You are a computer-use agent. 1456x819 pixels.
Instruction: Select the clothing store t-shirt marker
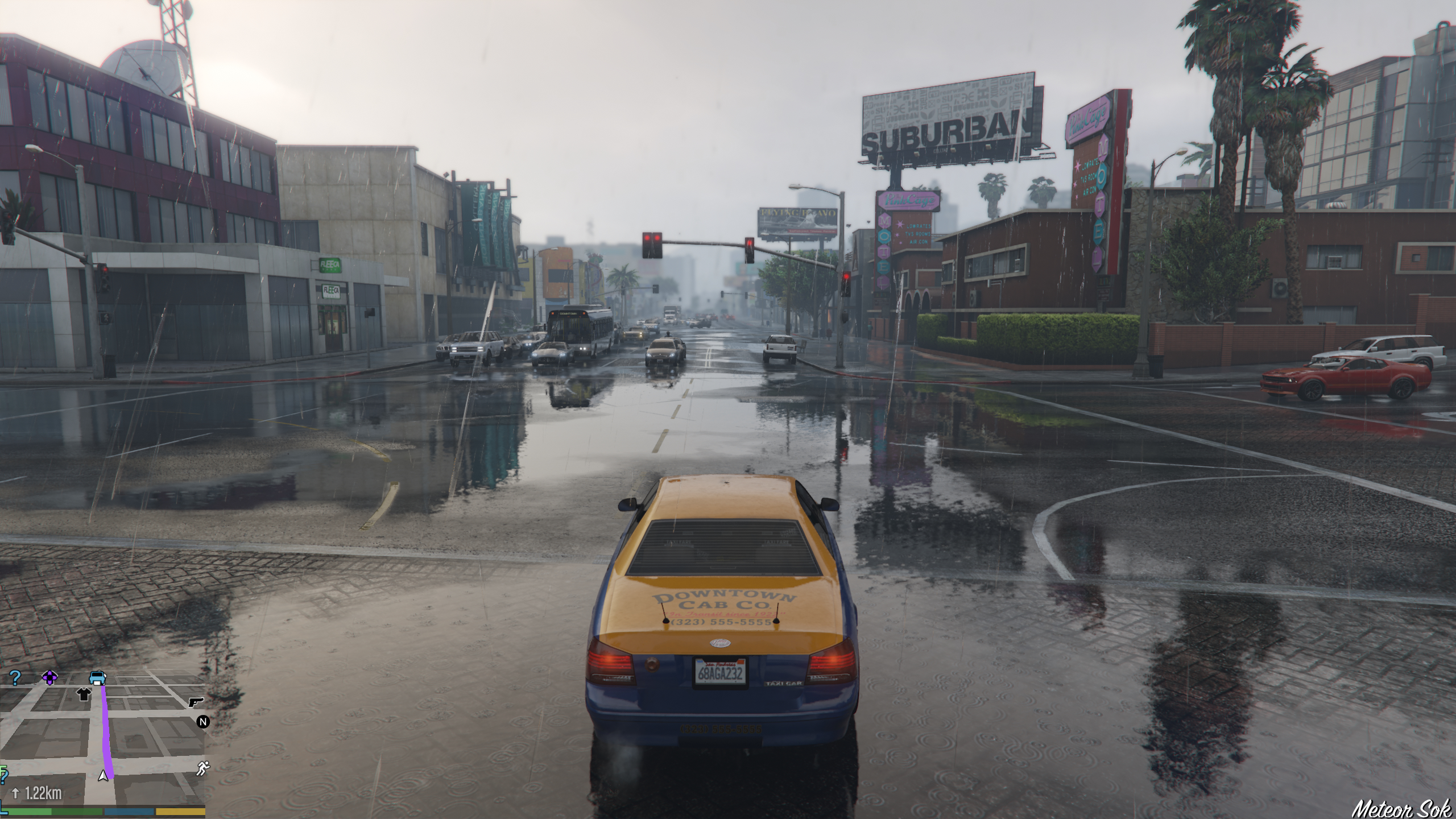click(x=84, y=694)
